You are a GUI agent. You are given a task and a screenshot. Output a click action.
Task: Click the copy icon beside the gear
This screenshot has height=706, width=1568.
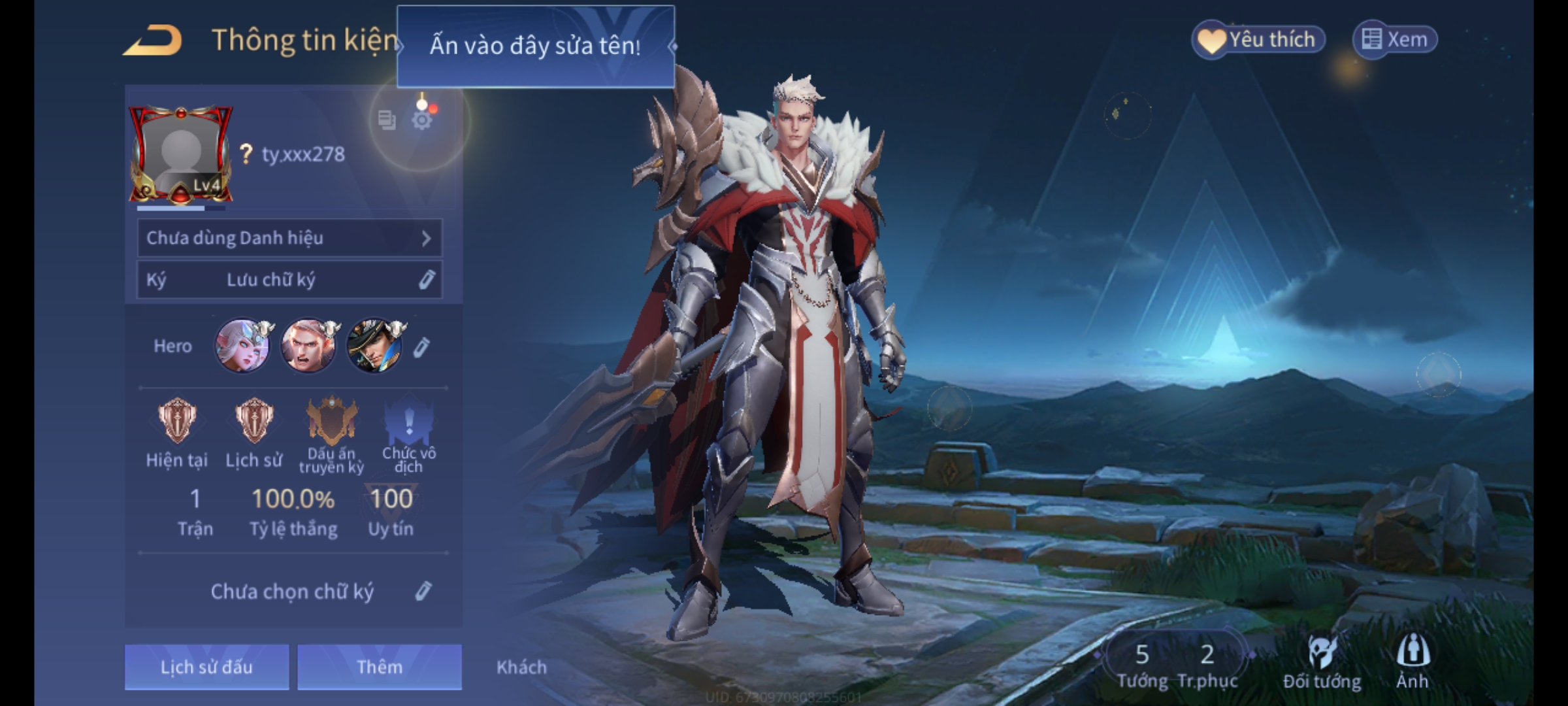[x=387, y=120]
